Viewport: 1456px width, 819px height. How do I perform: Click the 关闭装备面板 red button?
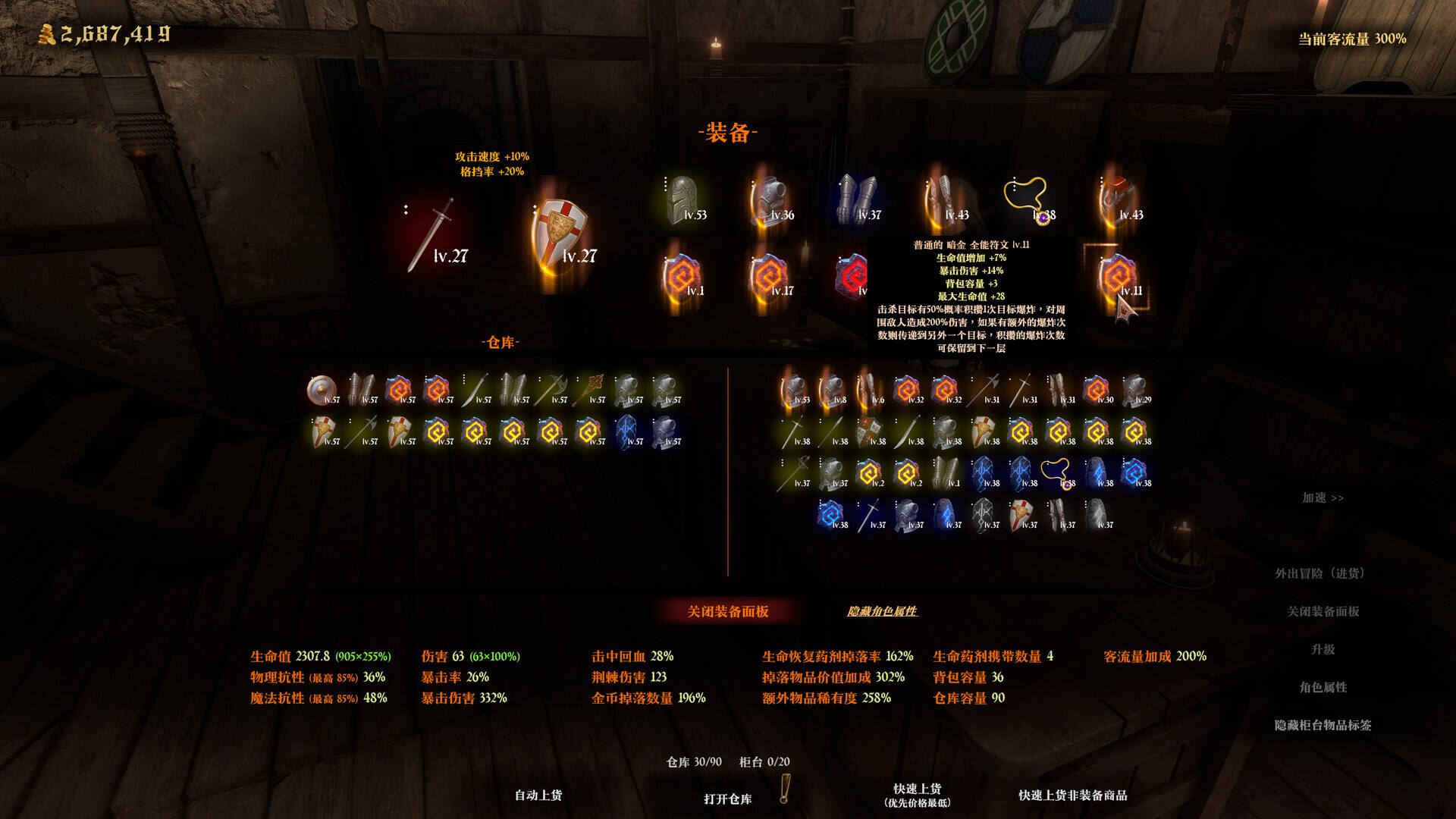pos(727,611)
